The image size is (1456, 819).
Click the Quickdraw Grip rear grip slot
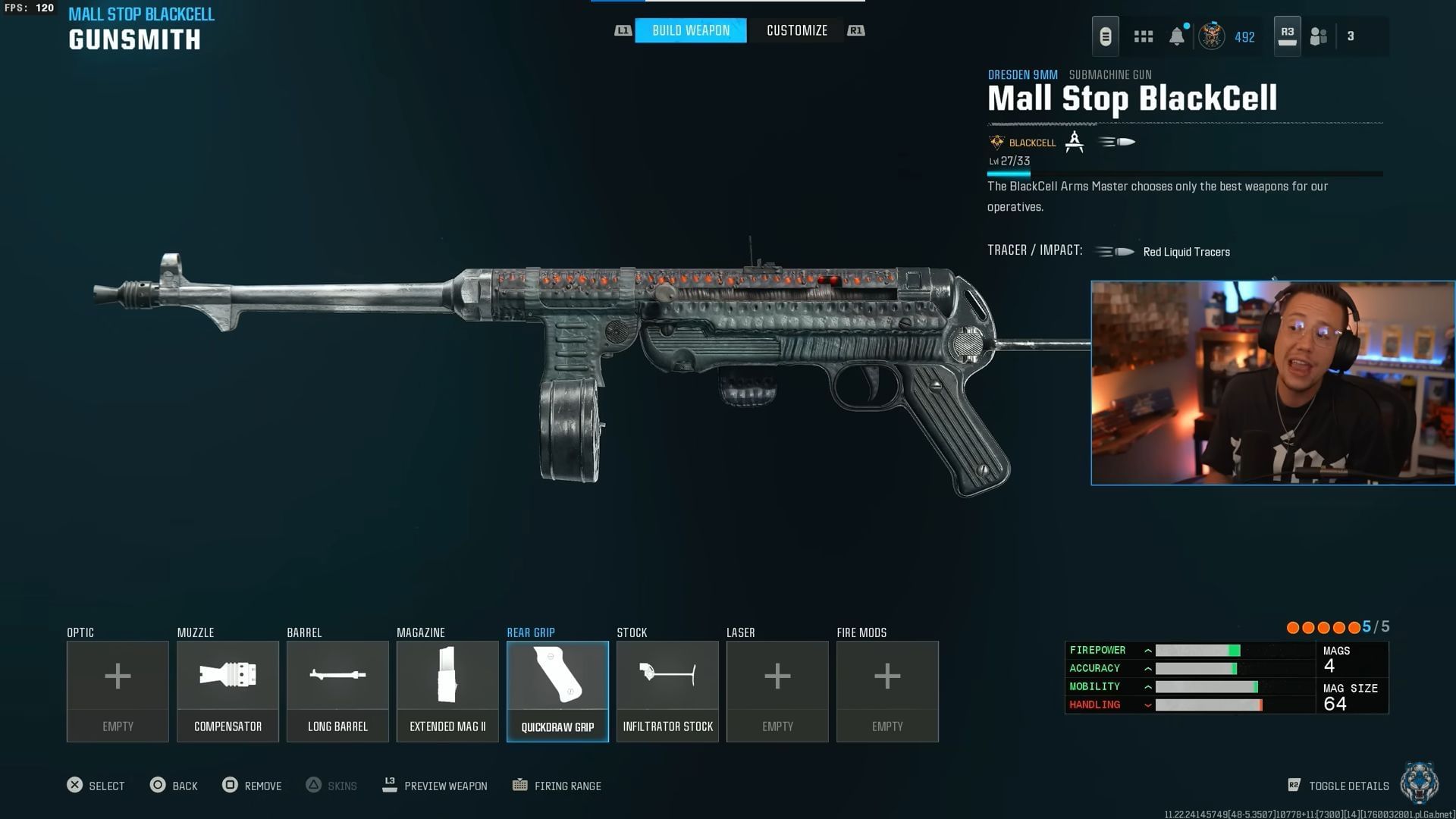pyautogui.click(x=557, y=691)
